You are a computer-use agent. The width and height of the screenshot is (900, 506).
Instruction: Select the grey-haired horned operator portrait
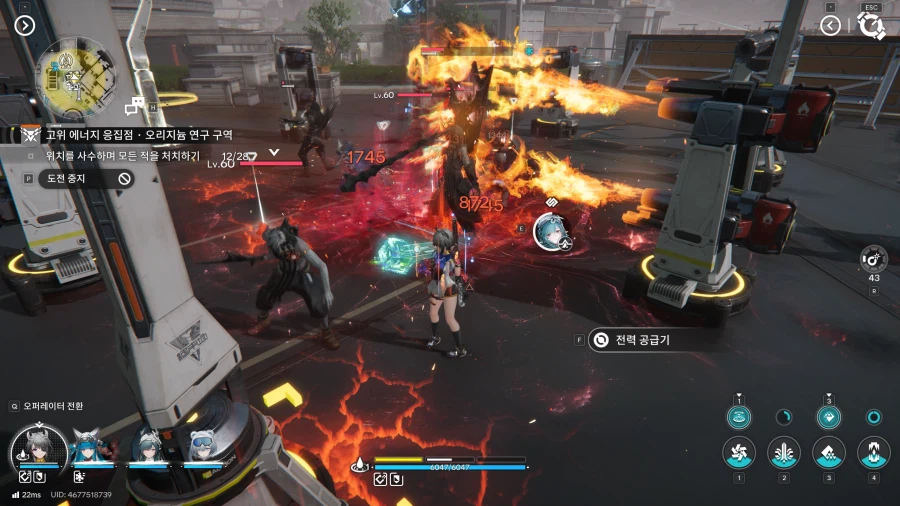[39, 448]
